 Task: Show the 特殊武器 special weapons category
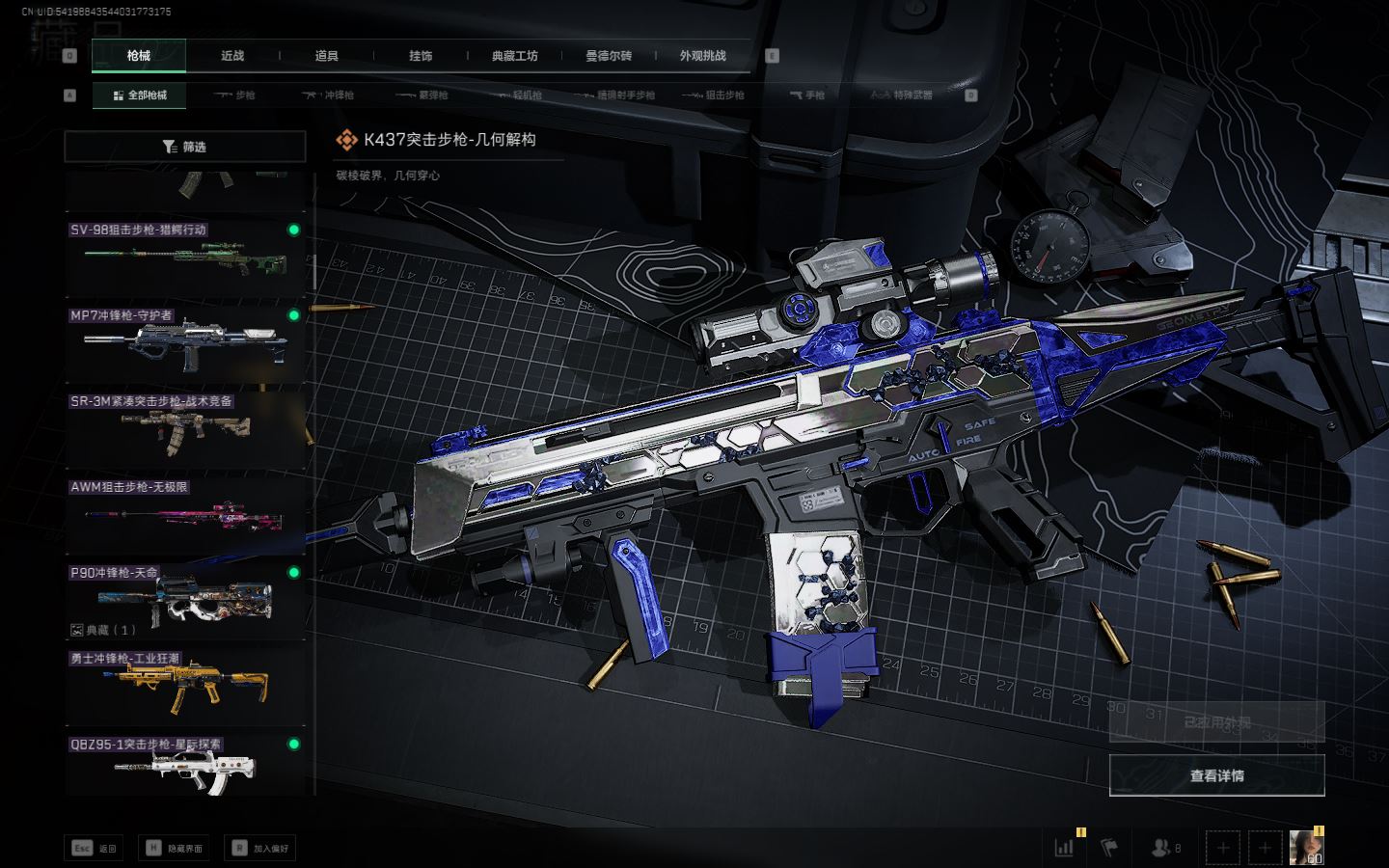point(903,95)
